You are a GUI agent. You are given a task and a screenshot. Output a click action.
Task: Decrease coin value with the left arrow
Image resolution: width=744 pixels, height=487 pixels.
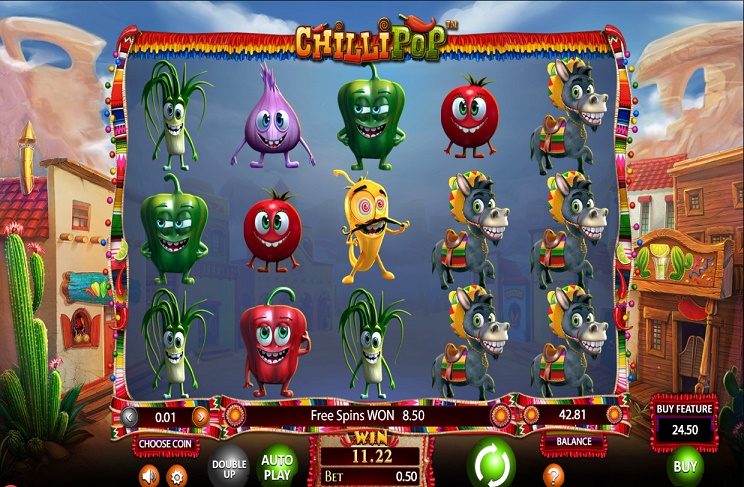click(130, 415)
